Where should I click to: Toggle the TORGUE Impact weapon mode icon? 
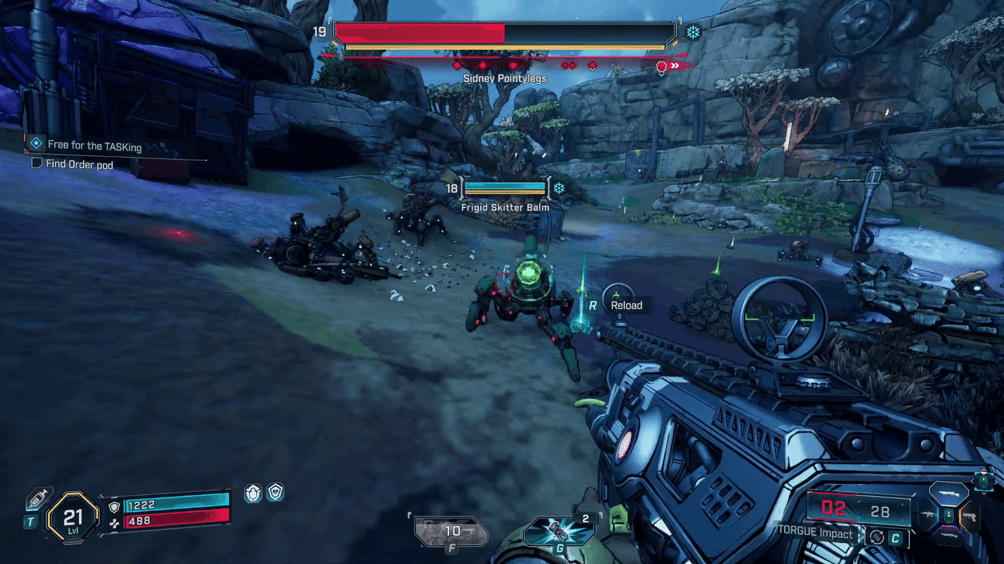pyautogui.click(x=876, y=537)
